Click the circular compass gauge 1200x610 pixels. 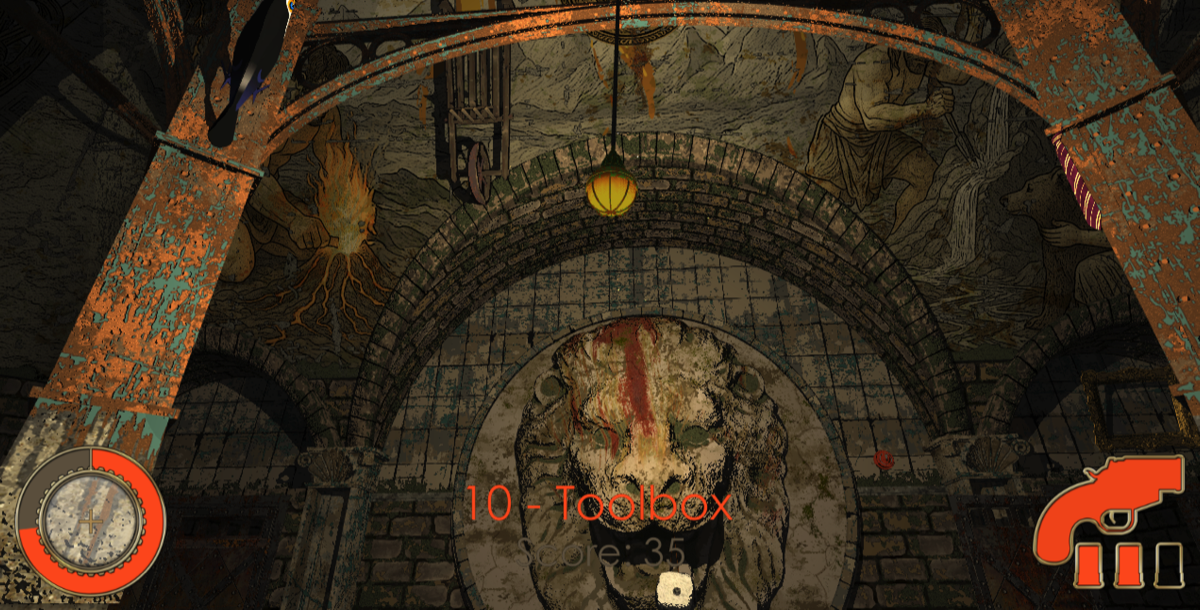pos(90,520)
